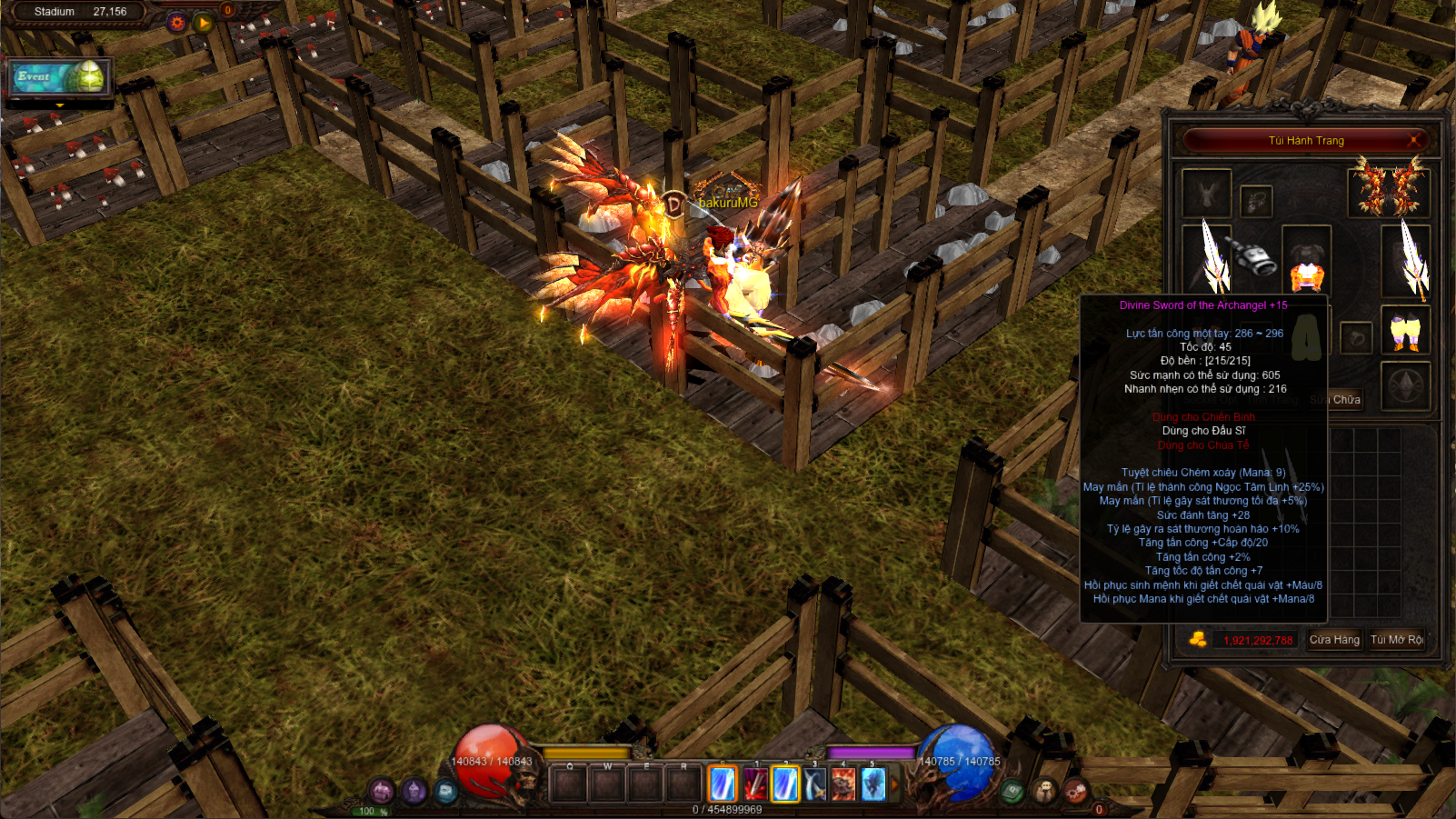Activate the red slash skill in slot 1
This screenshot has height=819, width=1456.
coord(755,784)
